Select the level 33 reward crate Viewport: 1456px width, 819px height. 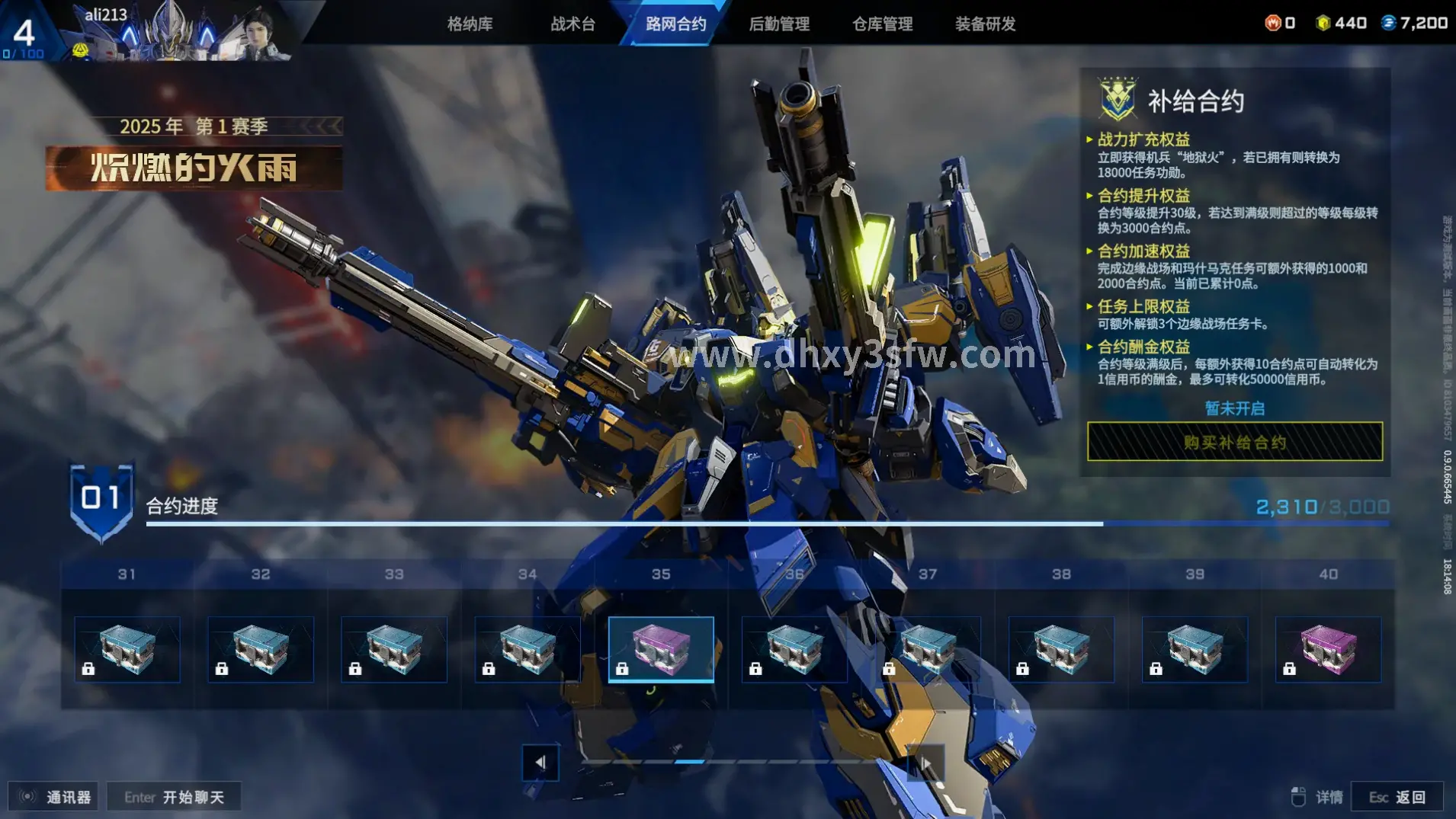pyautogui.click(x=394, y=649)
